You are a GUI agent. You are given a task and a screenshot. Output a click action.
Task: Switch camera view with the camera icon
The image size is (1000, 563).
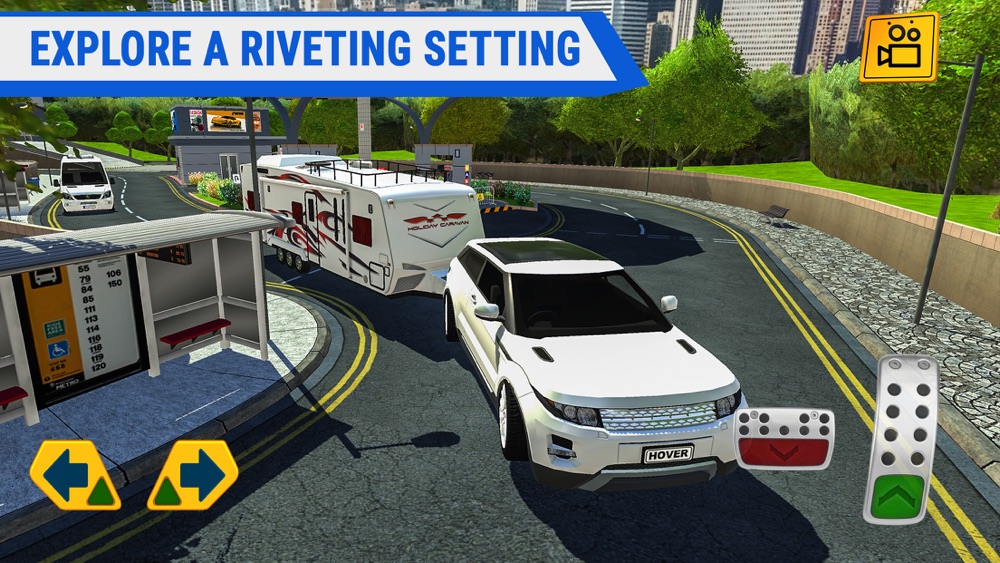point(899,47)
